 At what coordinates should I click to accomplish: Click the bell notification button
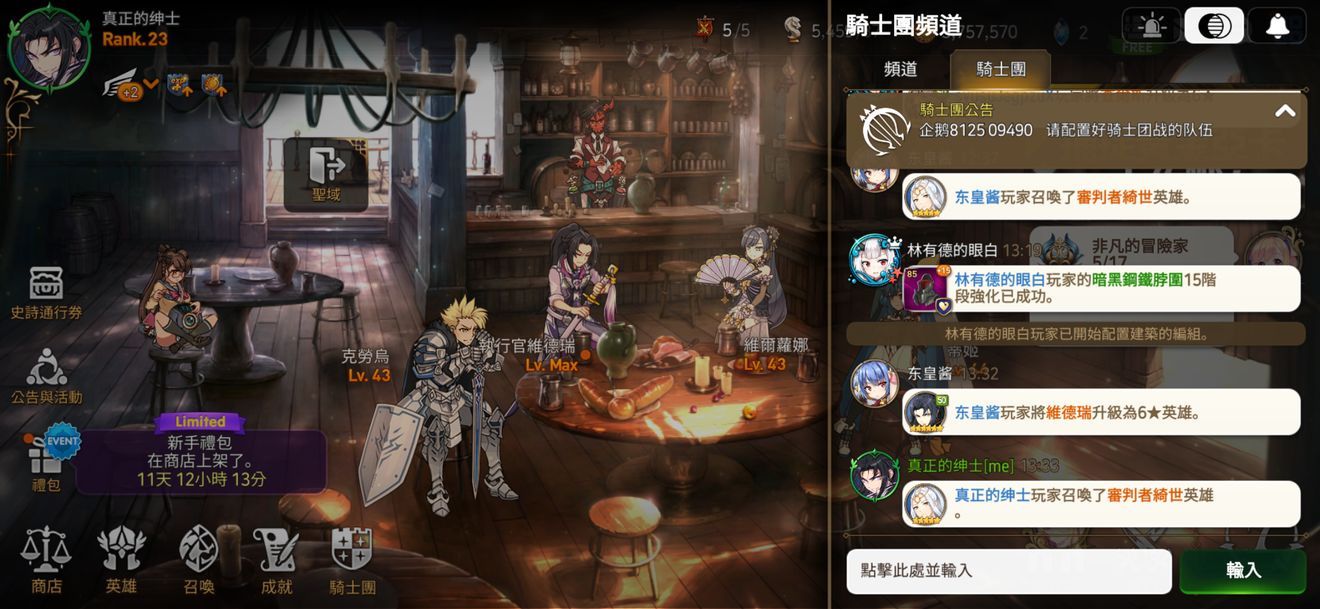1277,26
